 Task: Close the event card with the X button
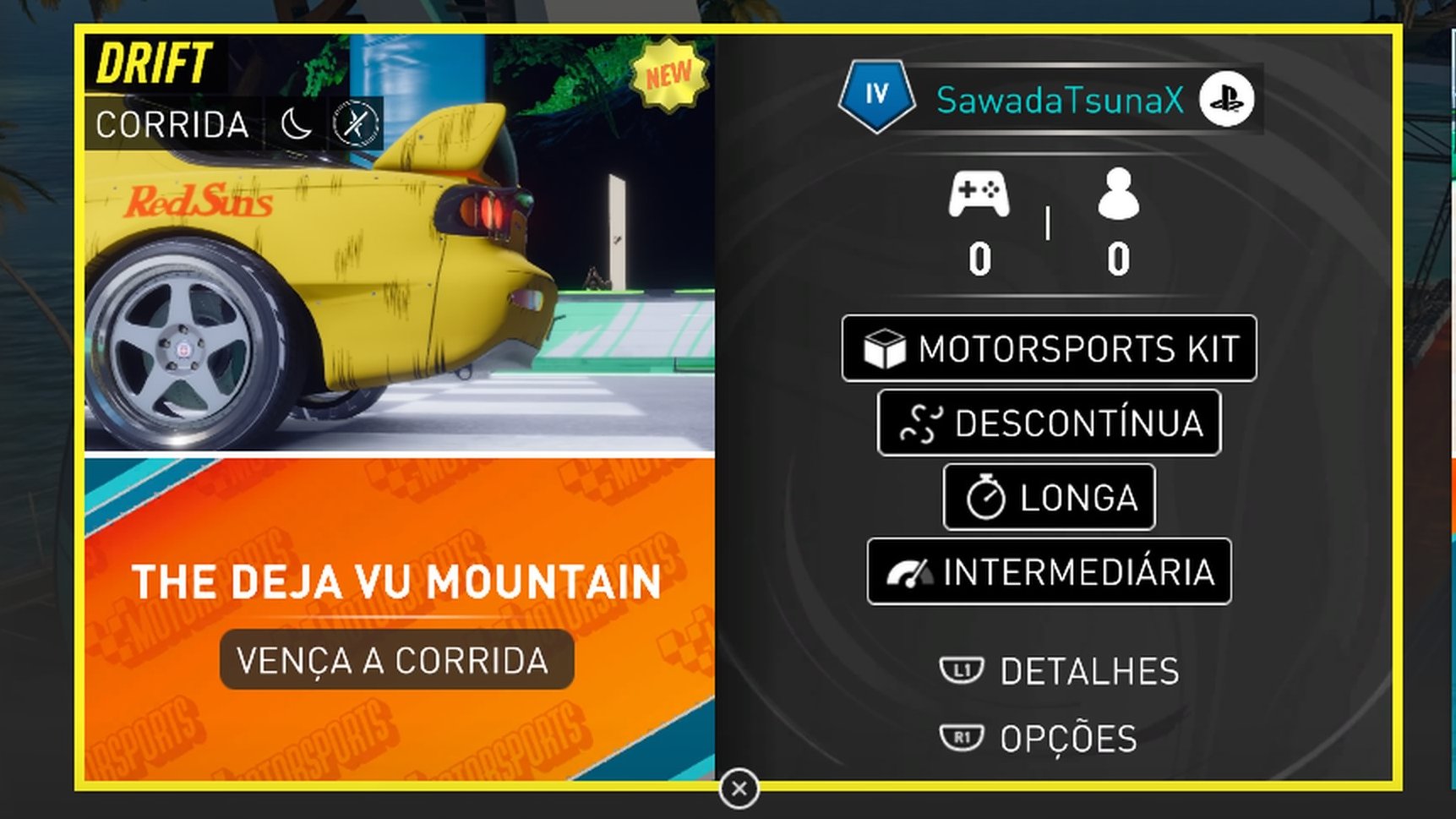739,789
